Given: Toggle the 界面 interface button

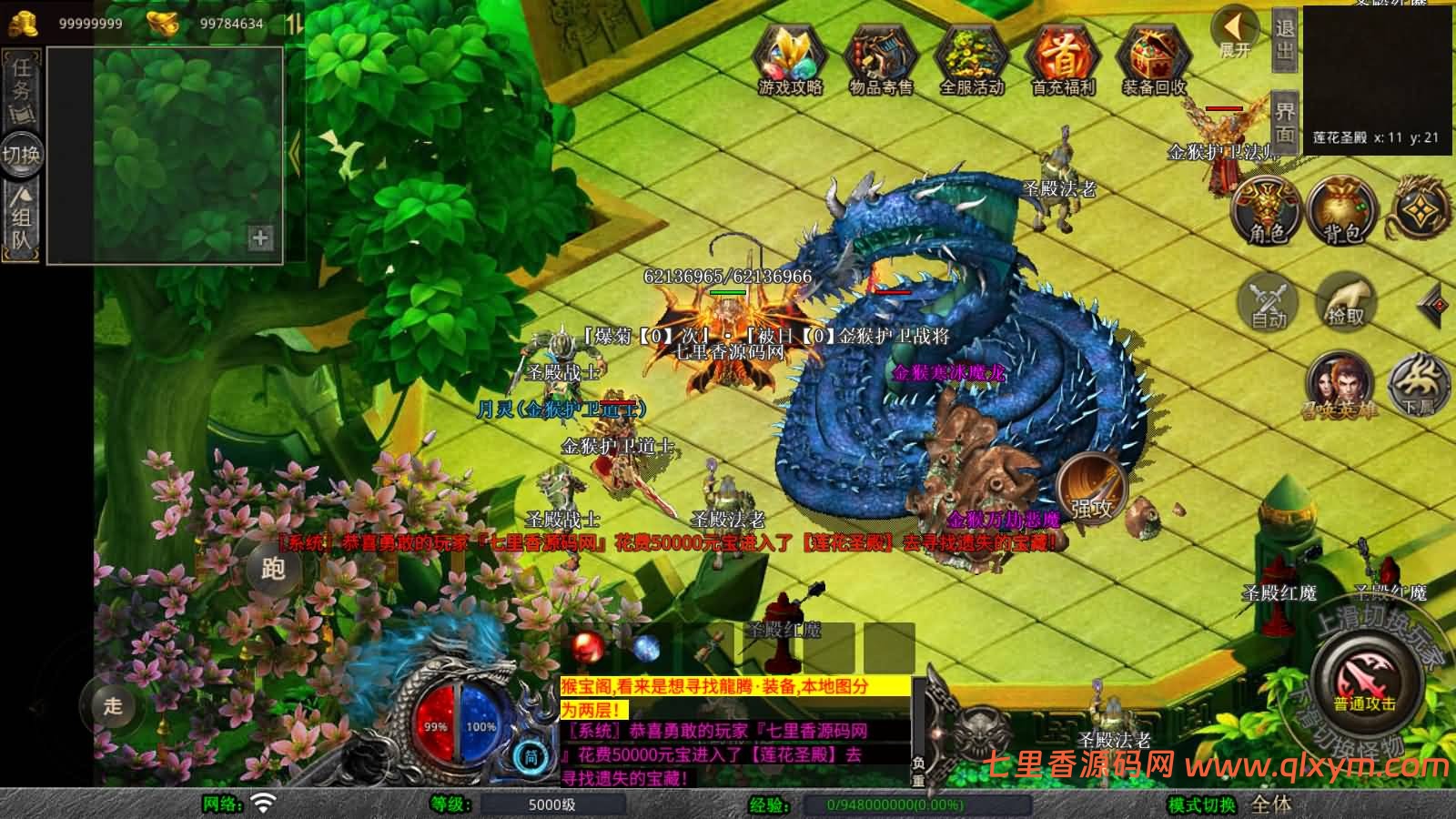Looking at the screenshot, I should [x=1284, y=122].
